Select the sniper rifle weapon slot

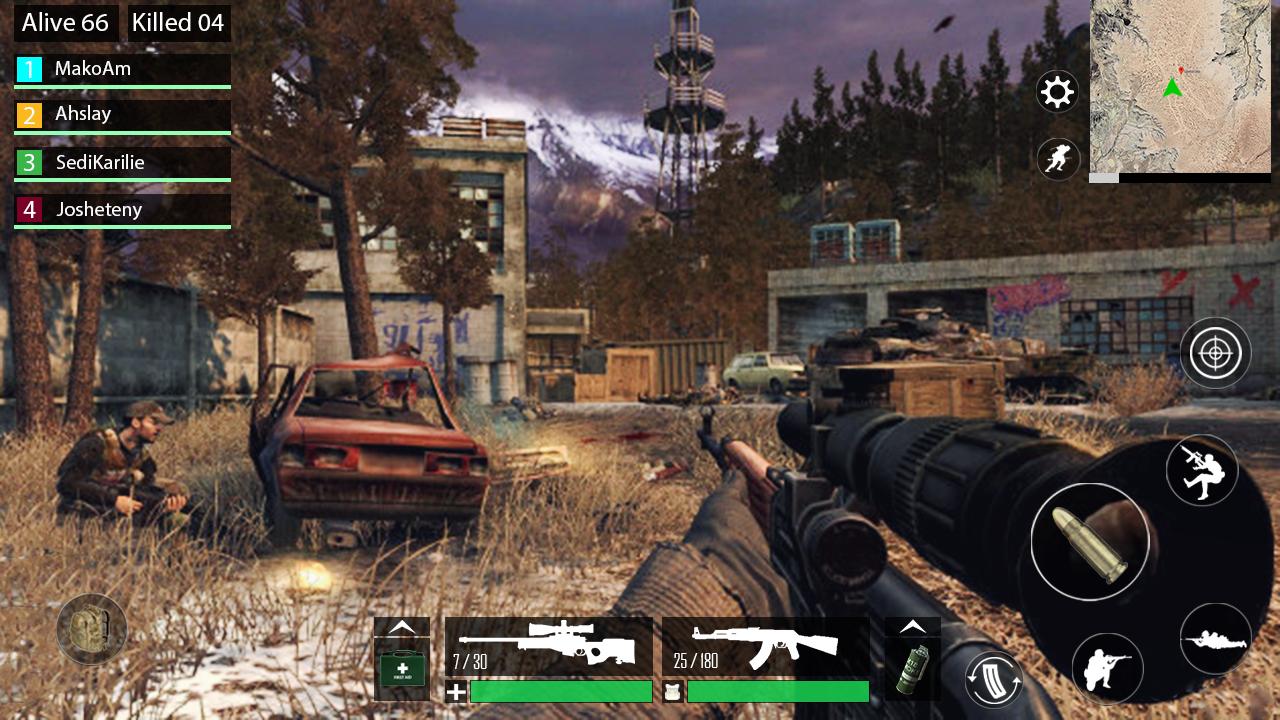[548, 647]
